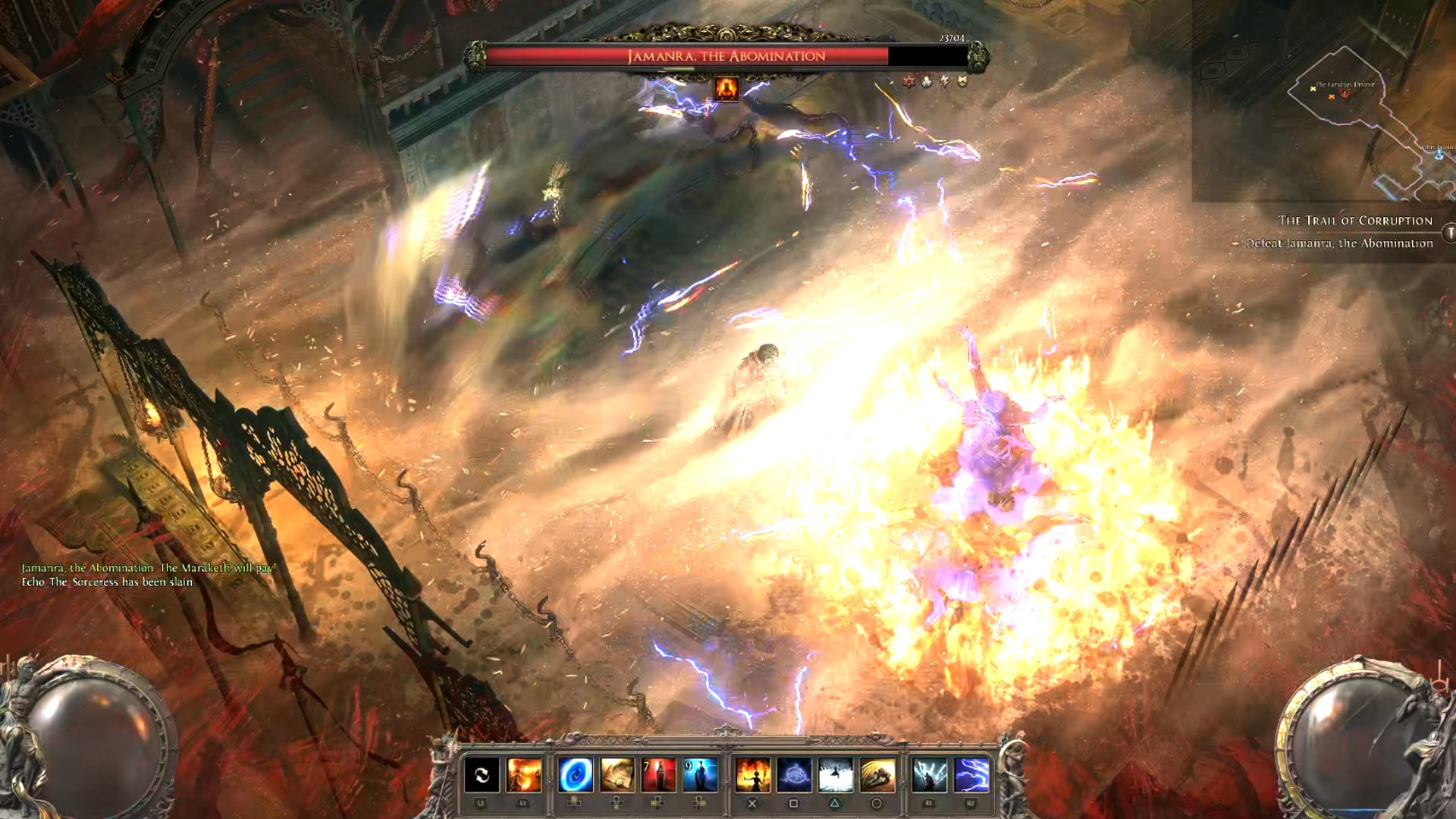Screen dimensions: 1456x819
Task: Click the fire resistance icon under the boss bar
Action: point(908,81)
